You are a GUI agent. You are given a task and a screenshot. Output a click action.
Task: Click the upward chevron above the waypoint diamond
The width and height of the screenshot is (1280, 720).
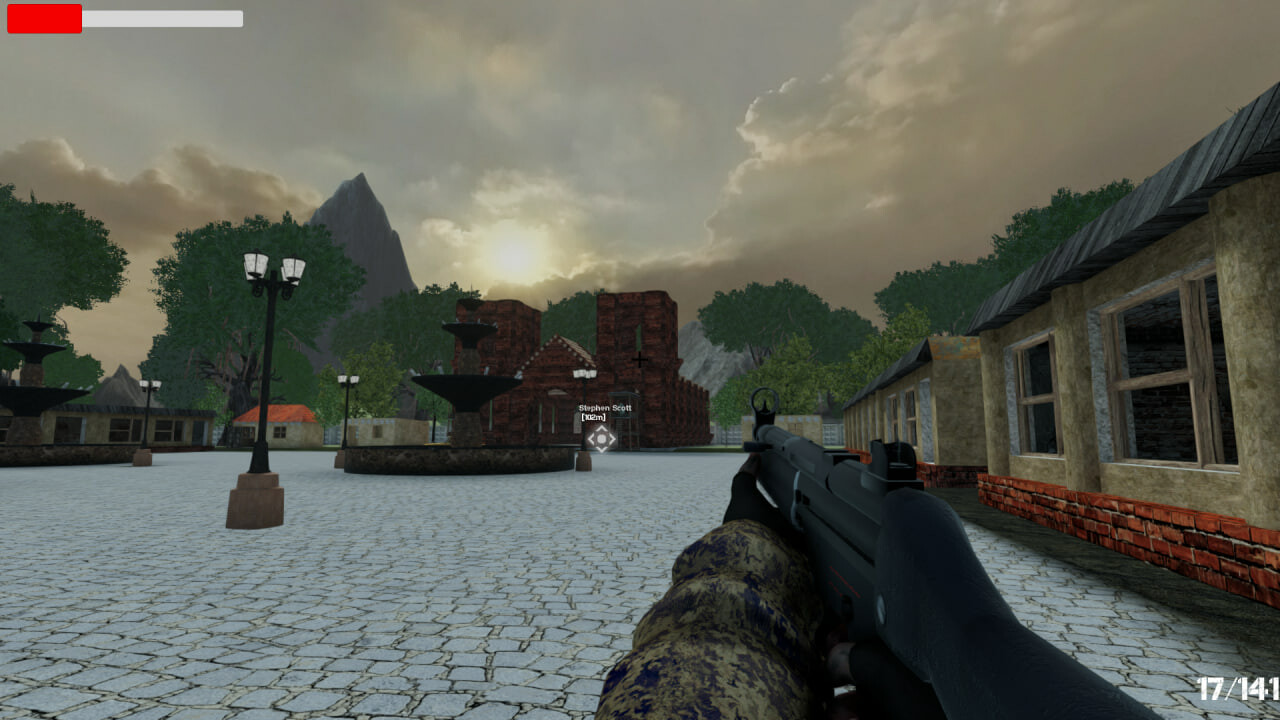tap(601, 428)
